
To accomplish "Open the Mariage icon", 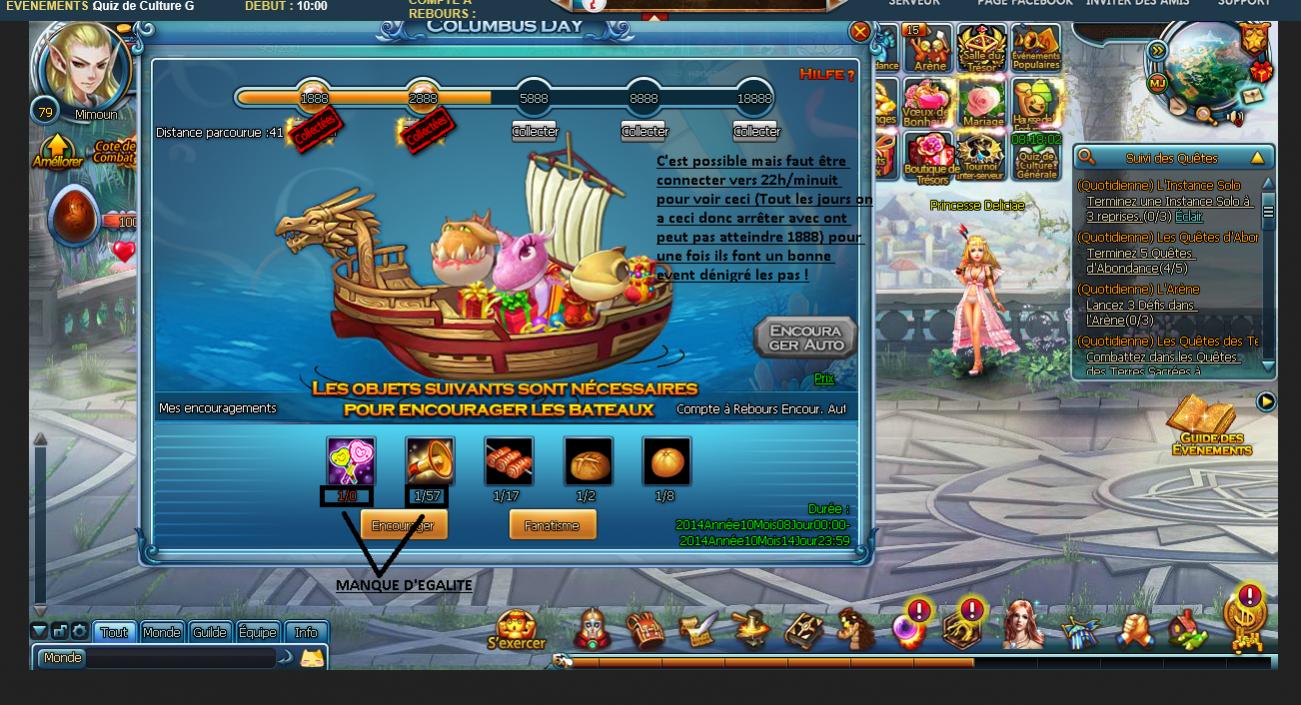I will point(982,104).
